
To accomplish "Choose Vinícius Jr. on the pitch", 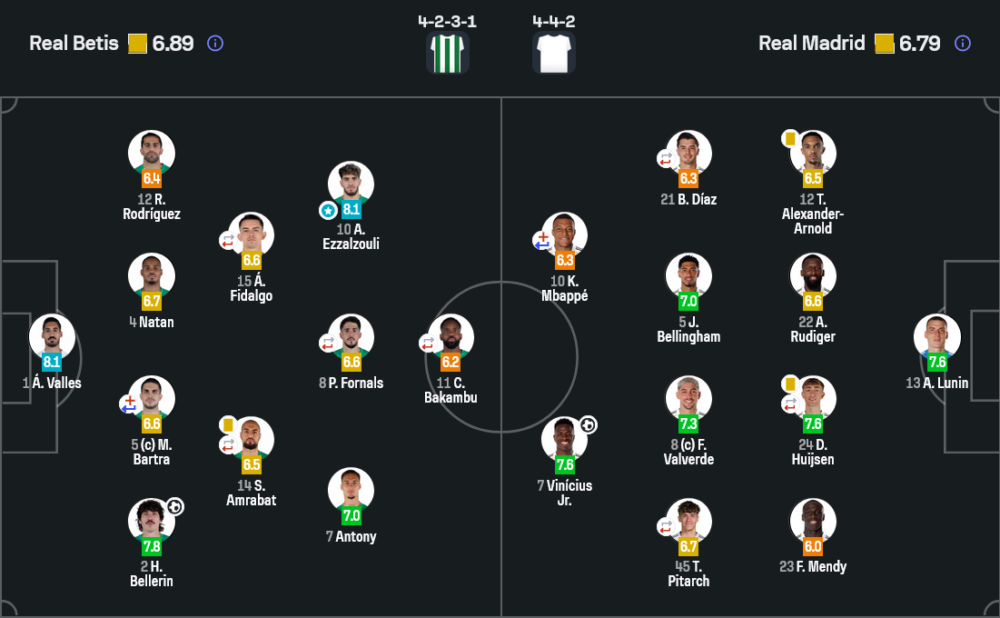I will tap(565, 440).
